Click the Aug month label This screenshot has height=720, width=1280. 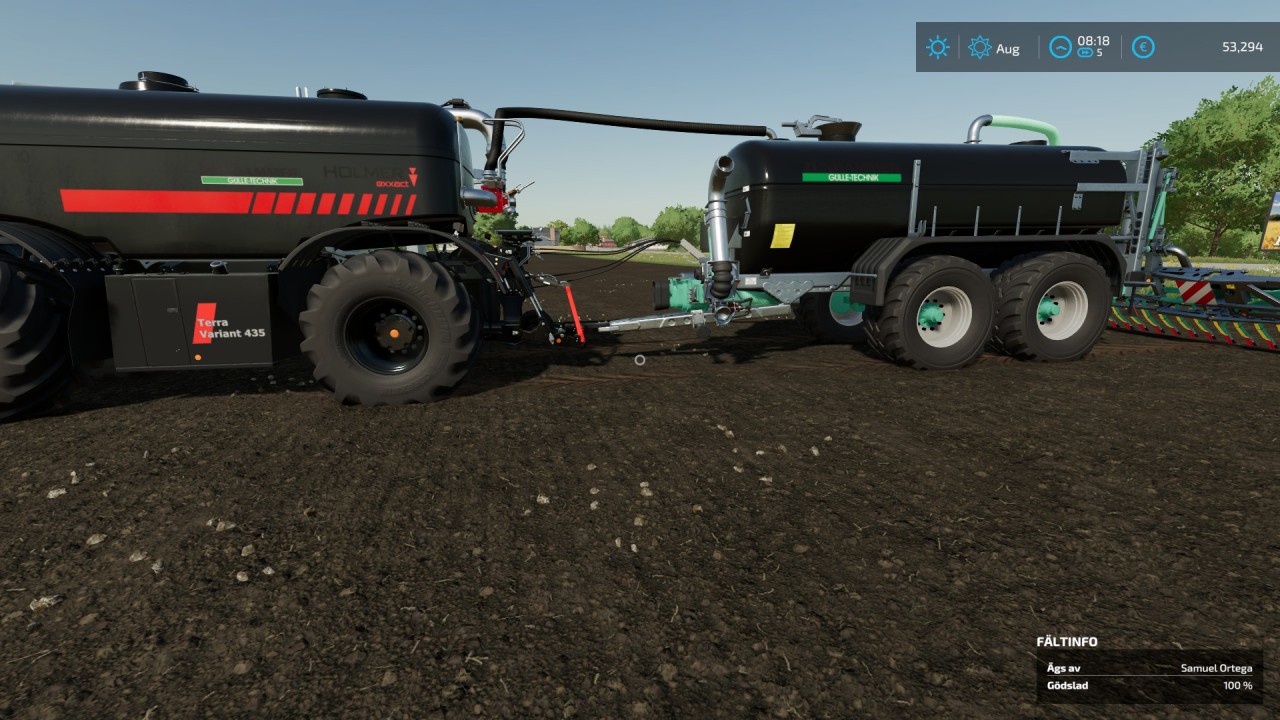pyautogui.click(x=1008, y=48)
